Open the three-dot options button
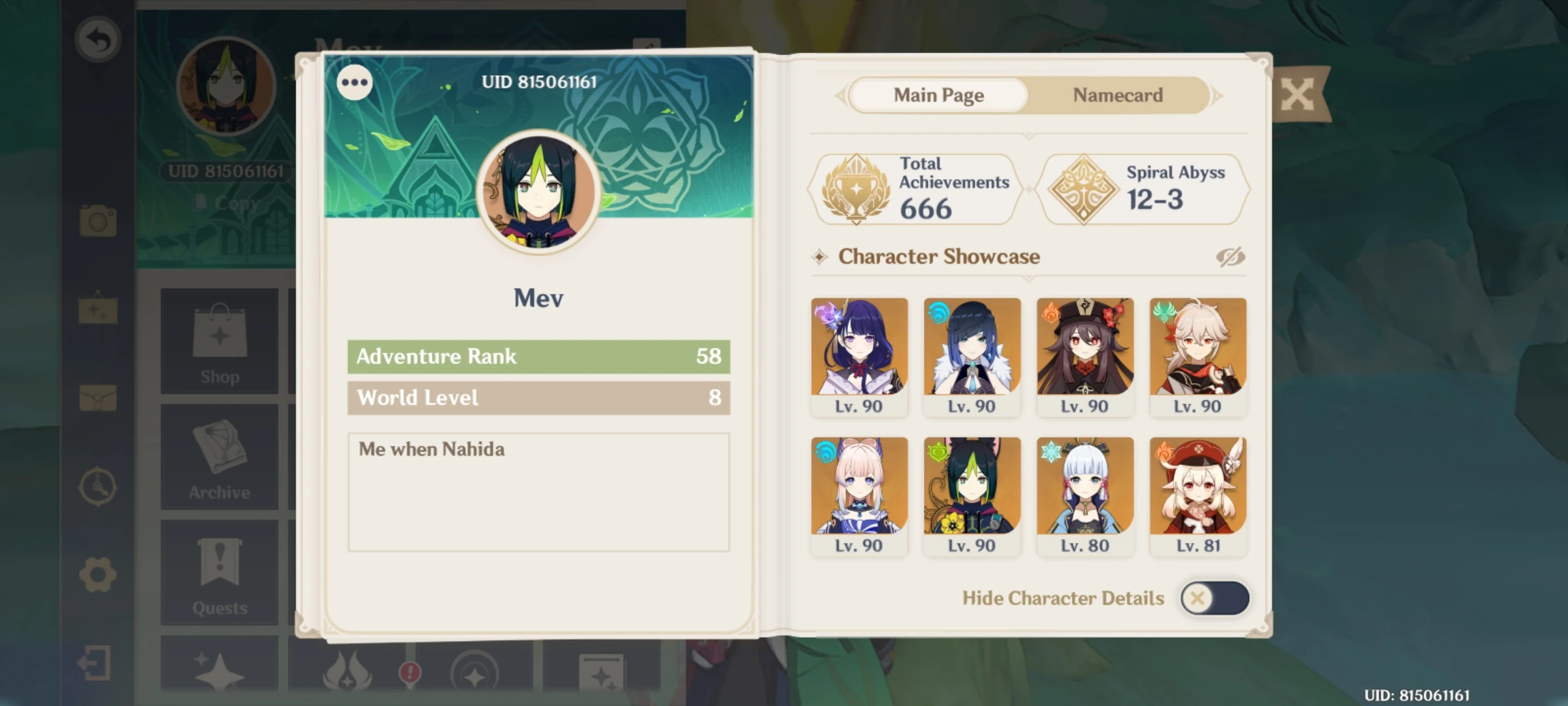 coord(355,82)
